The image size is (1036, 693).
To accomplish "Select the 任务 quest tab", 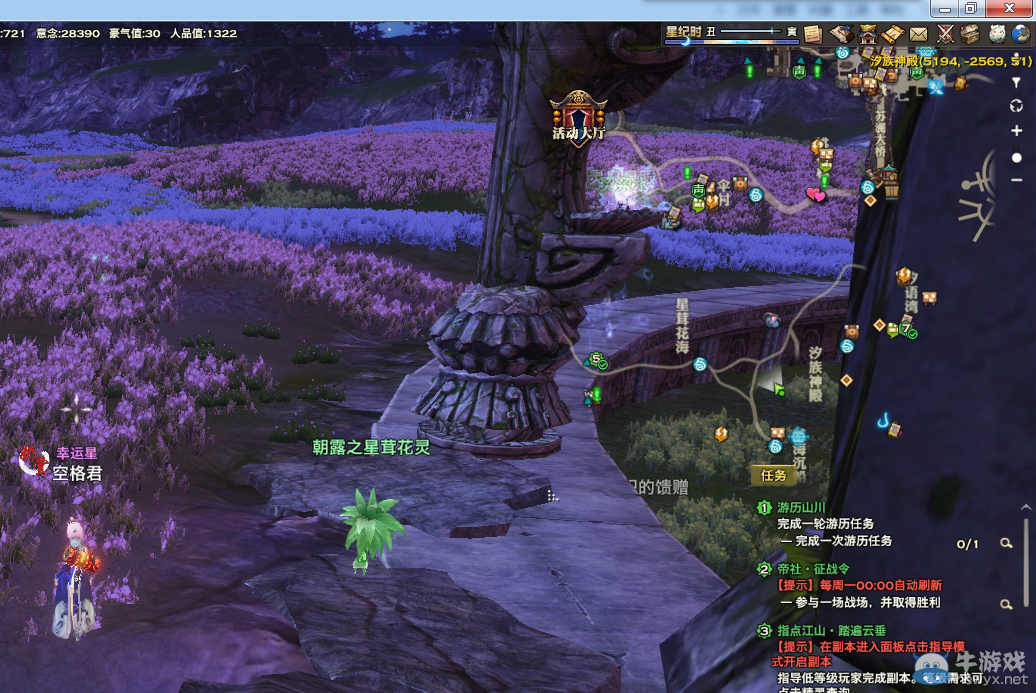I will pyautogui.click(x=774, y=476).
